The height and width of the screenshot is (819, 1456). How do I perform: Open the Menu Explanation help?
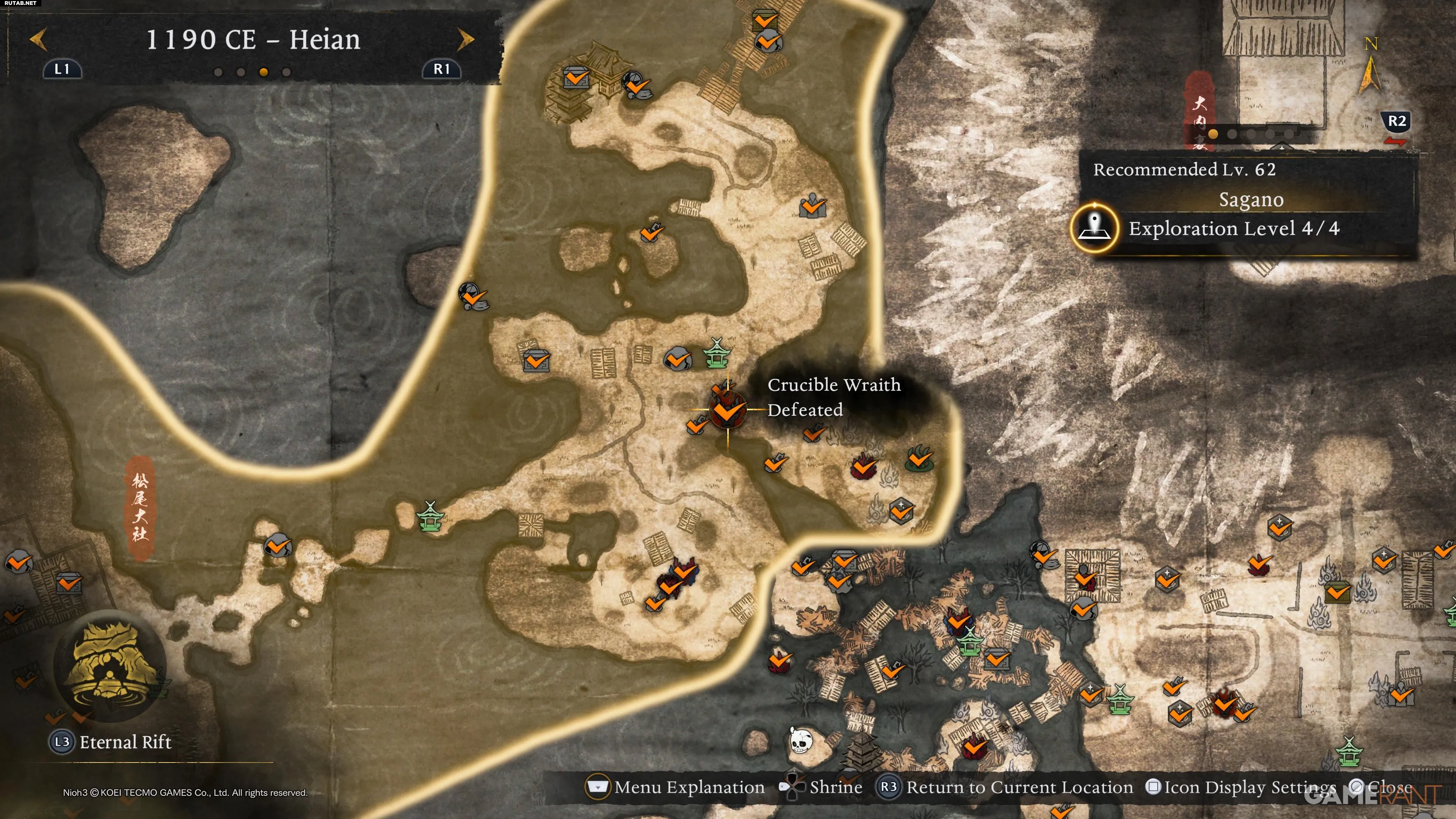675,787
